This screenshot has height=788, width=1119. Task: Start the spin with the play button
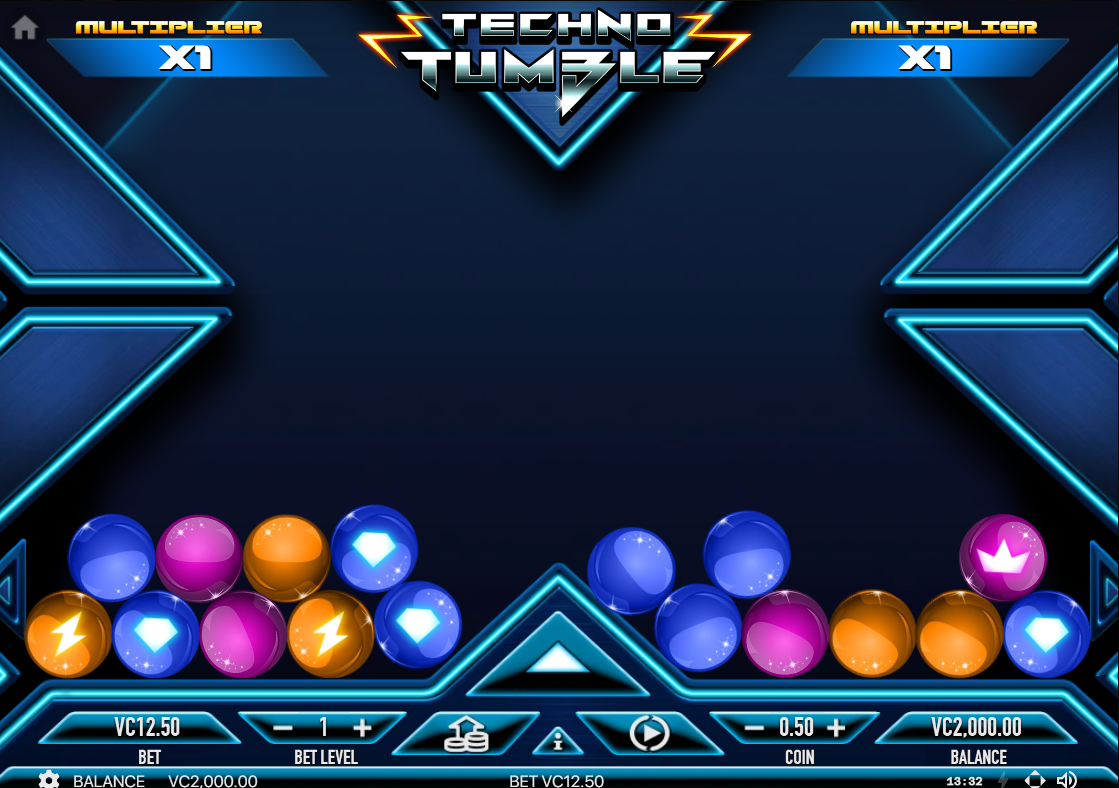click(x=649, y=734)
